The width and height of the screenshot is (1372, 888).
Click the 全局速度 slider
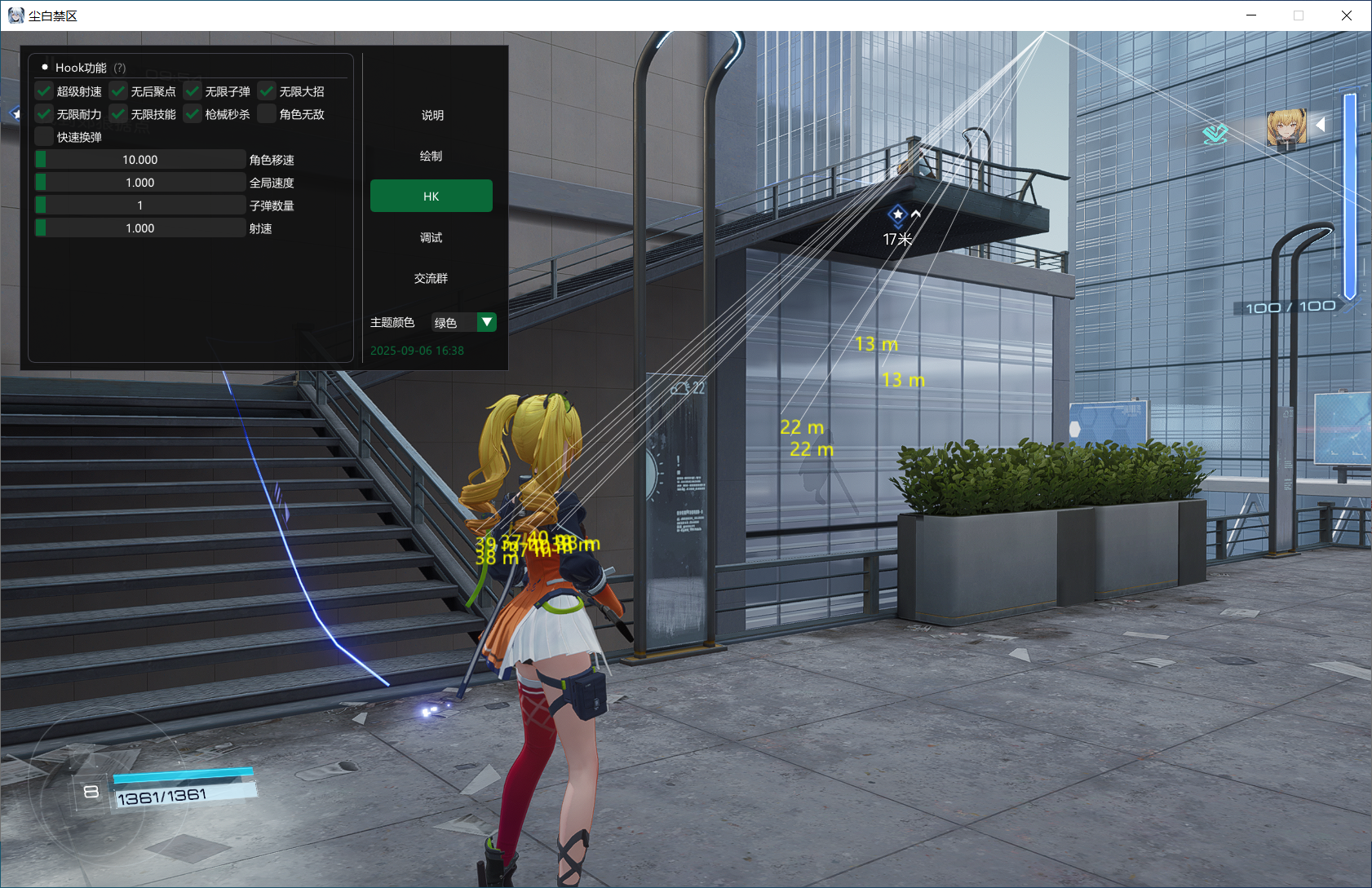140,183
